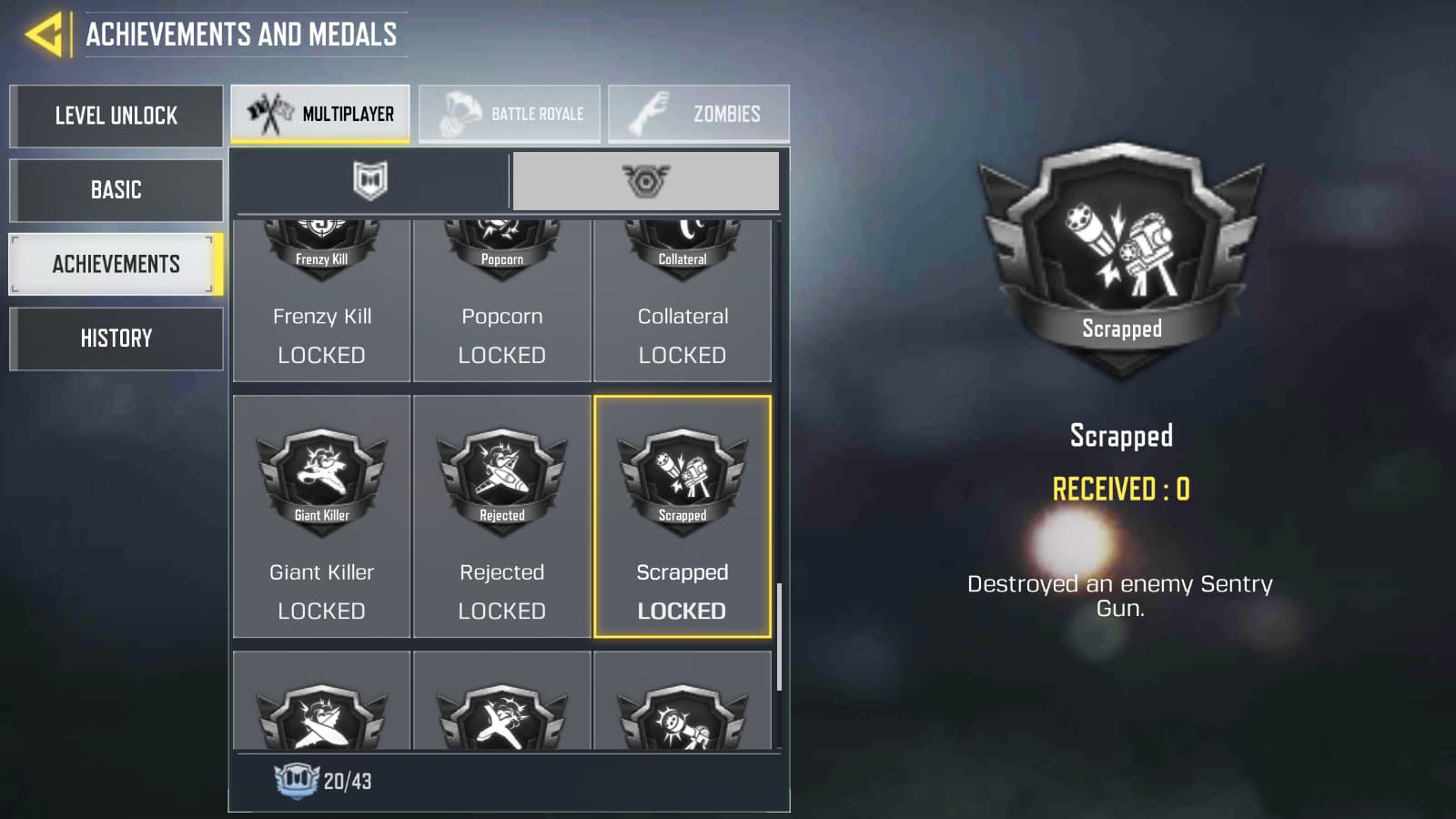Open the Rejected medal details
This screenshot has width=1456, height=819.
tap(501, 514)
